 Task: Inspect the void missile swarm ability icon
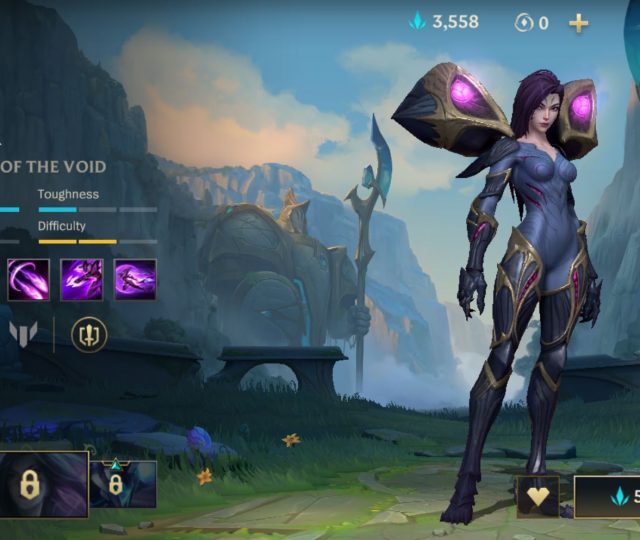click(x=81, y=279)
